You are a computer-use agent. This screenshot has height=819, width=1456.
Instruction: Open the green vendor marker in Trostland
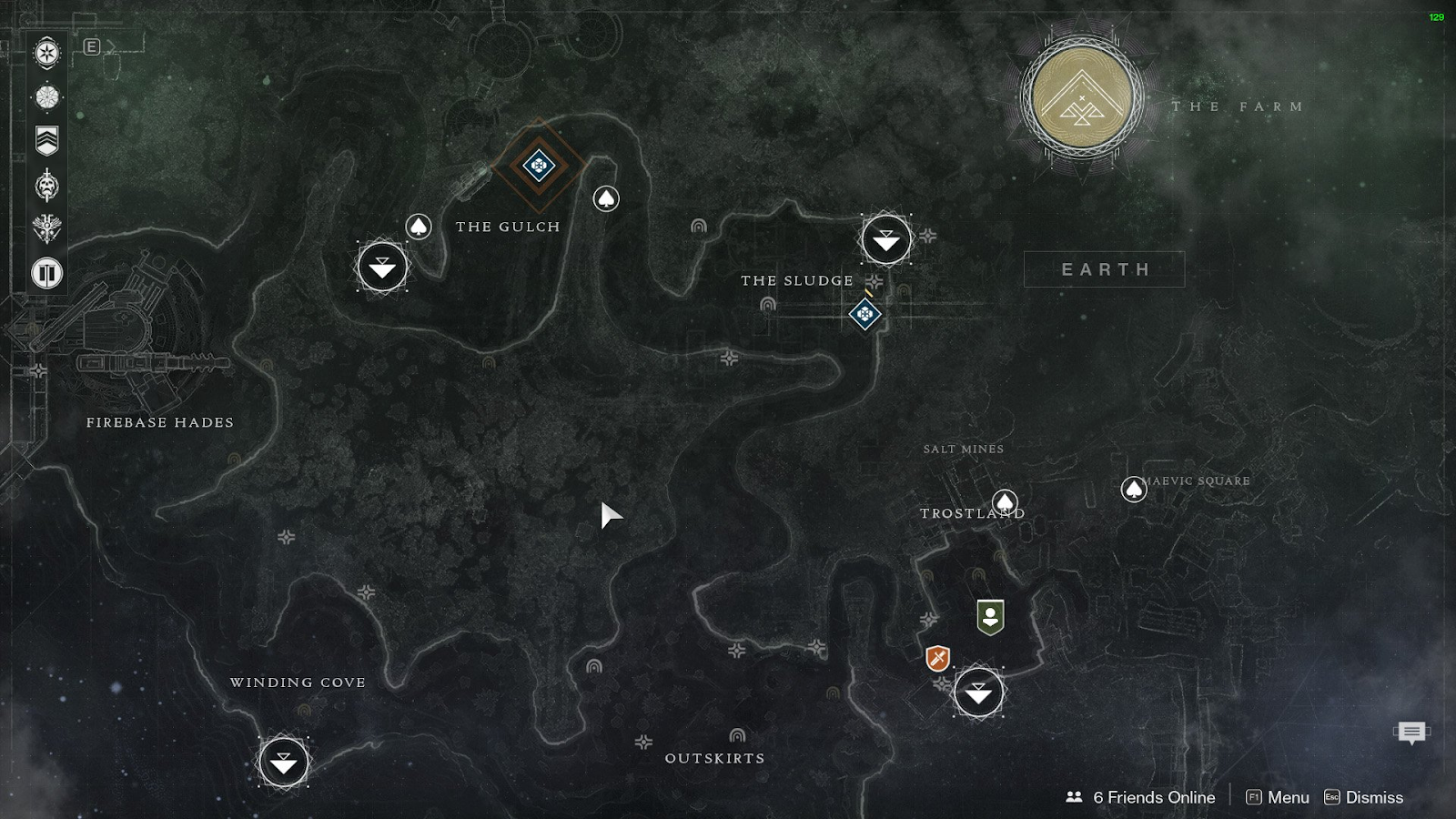990,617
